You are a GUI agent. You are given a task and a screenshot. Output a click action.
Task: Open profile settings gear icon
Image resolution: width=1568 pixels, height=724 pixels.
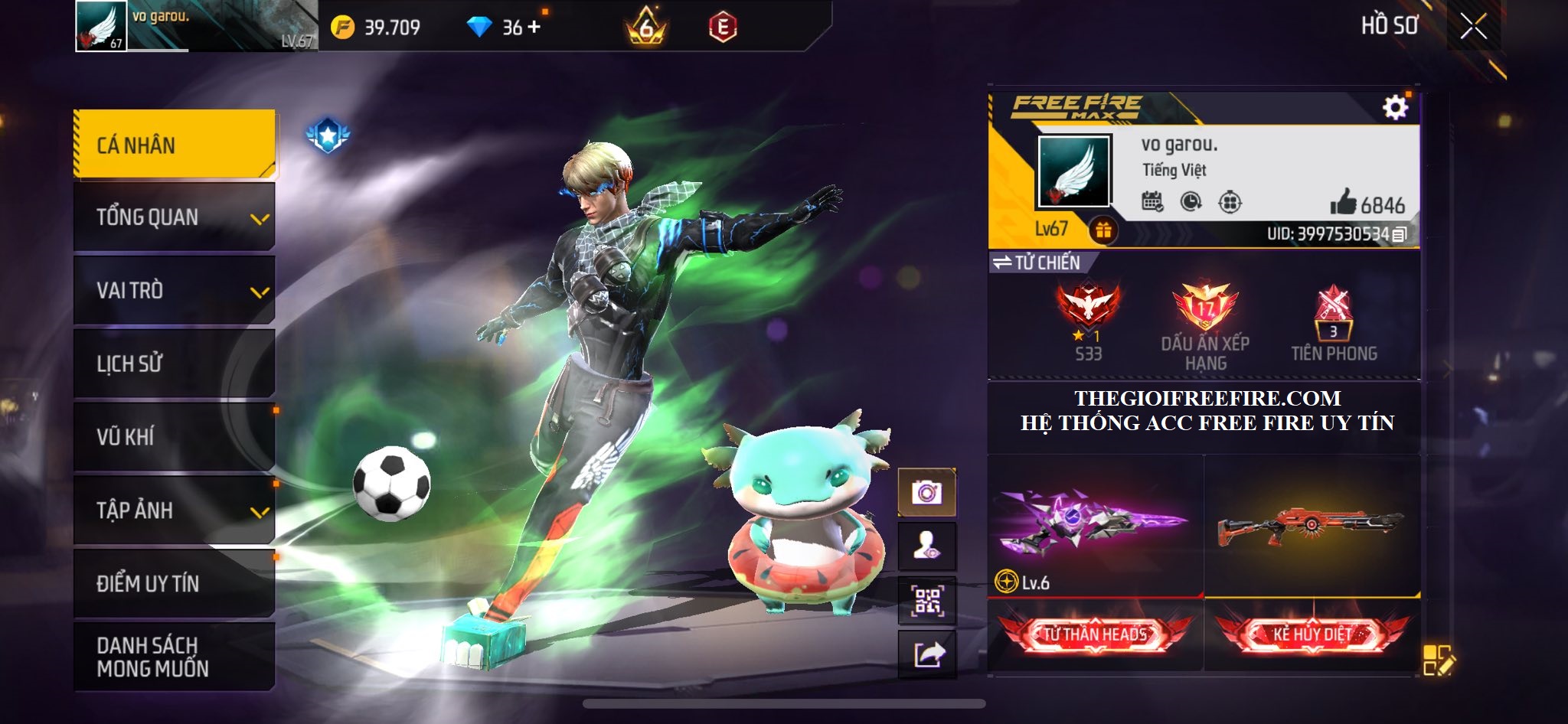click(x=1395, y=108)
